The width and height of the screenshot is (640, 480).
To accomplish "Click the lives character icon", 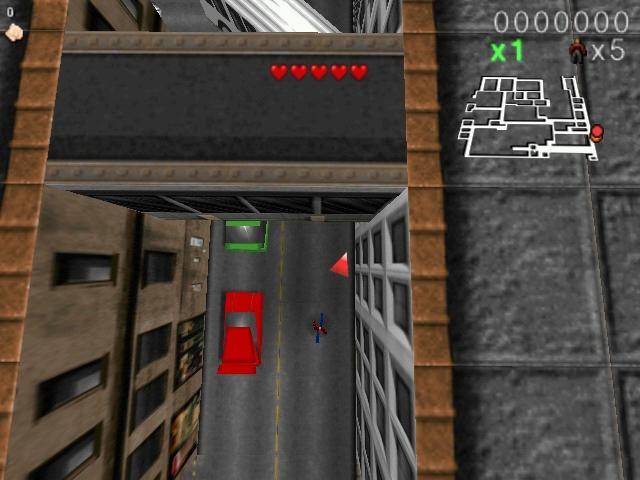I will click(577, 50).
